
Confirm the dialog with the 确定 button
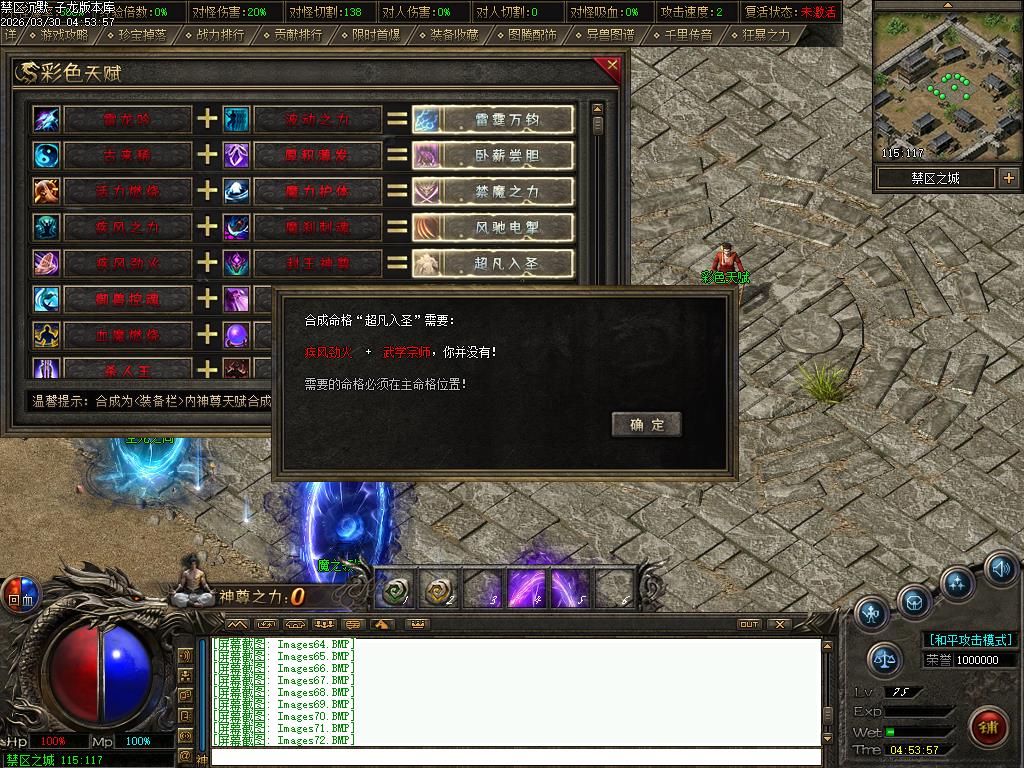(x=646, y=424)
